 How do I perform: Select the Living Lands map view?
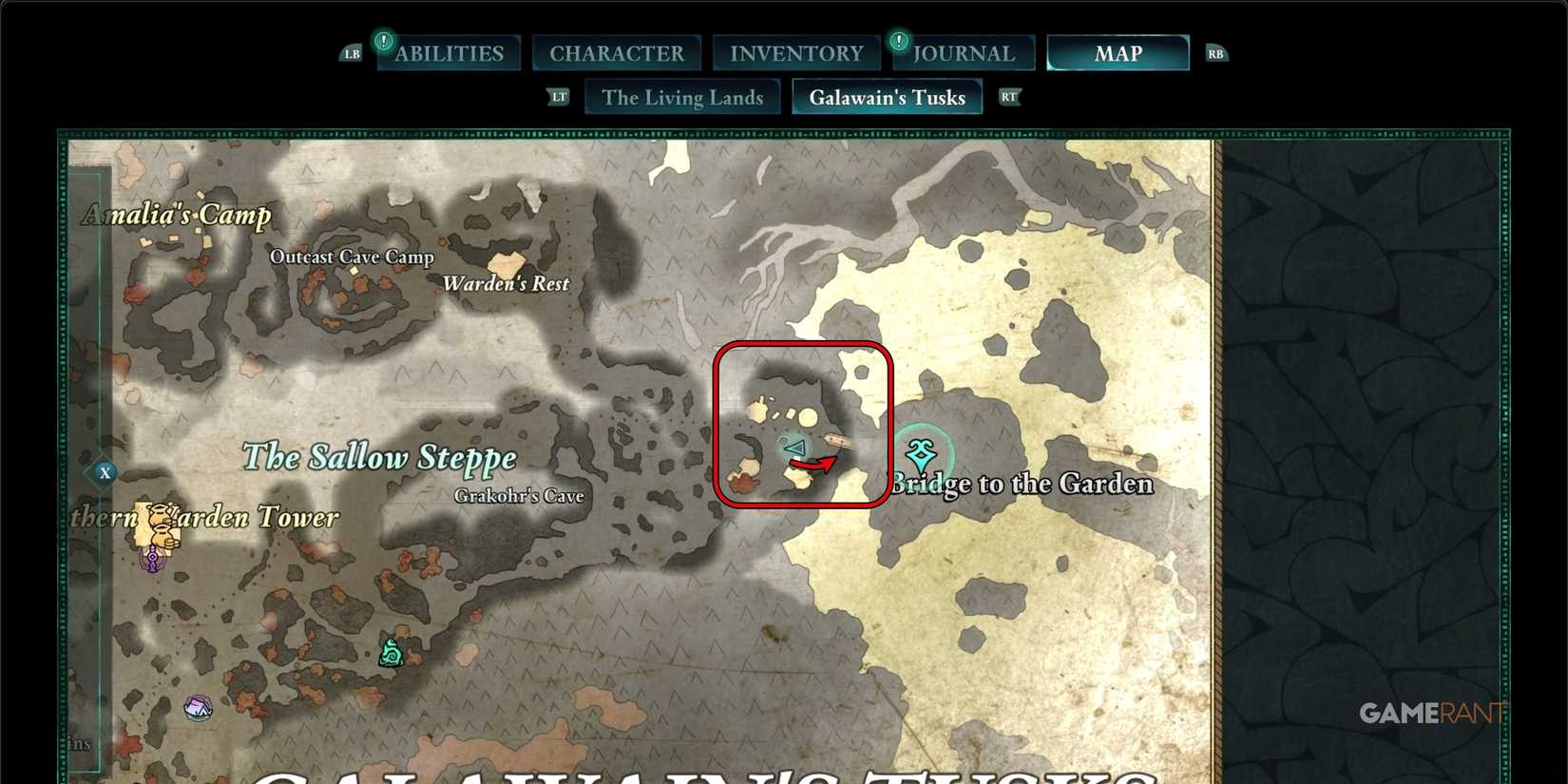(x=682, y=96)
